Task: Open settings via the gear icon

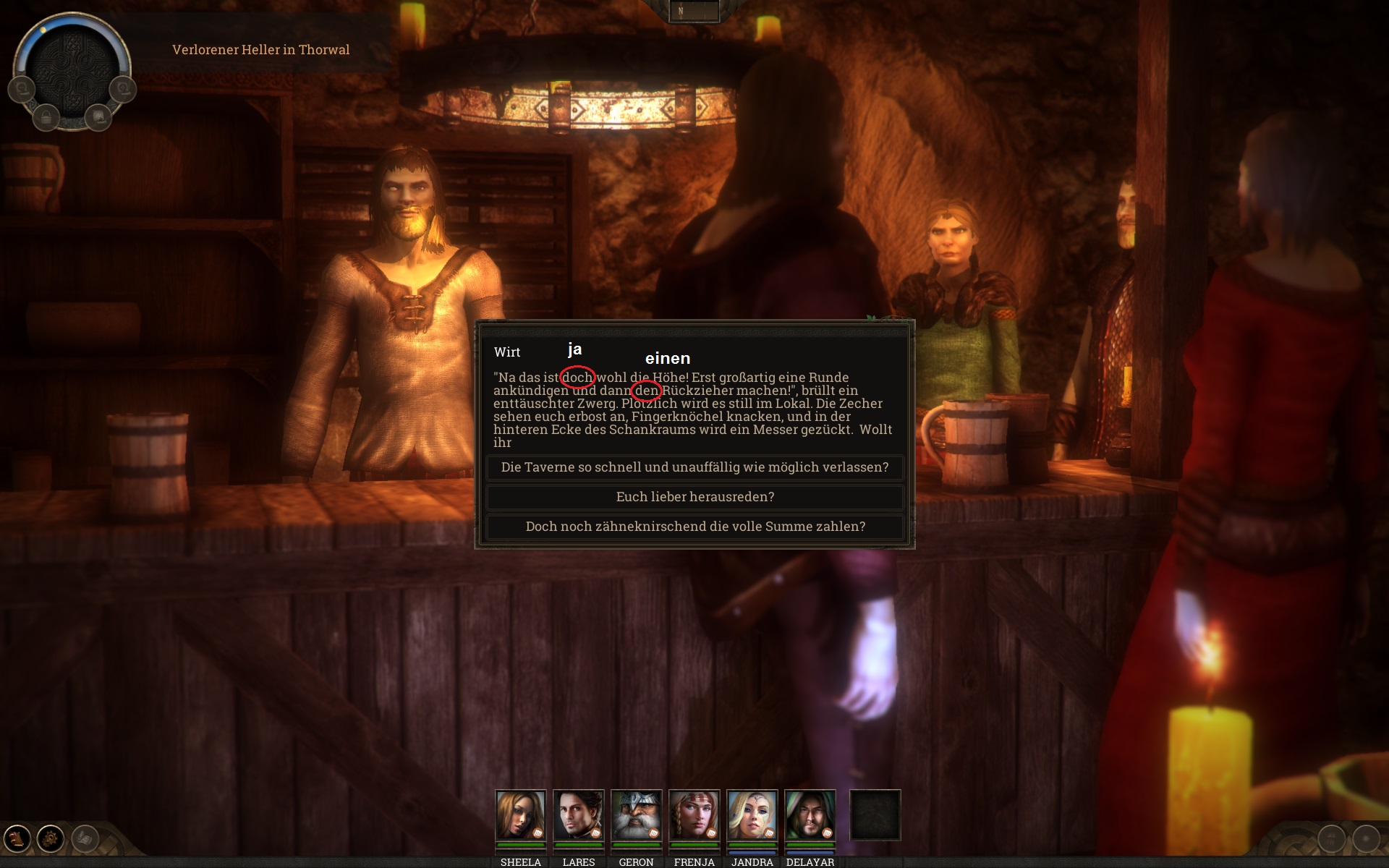Action: click(51, 839)
